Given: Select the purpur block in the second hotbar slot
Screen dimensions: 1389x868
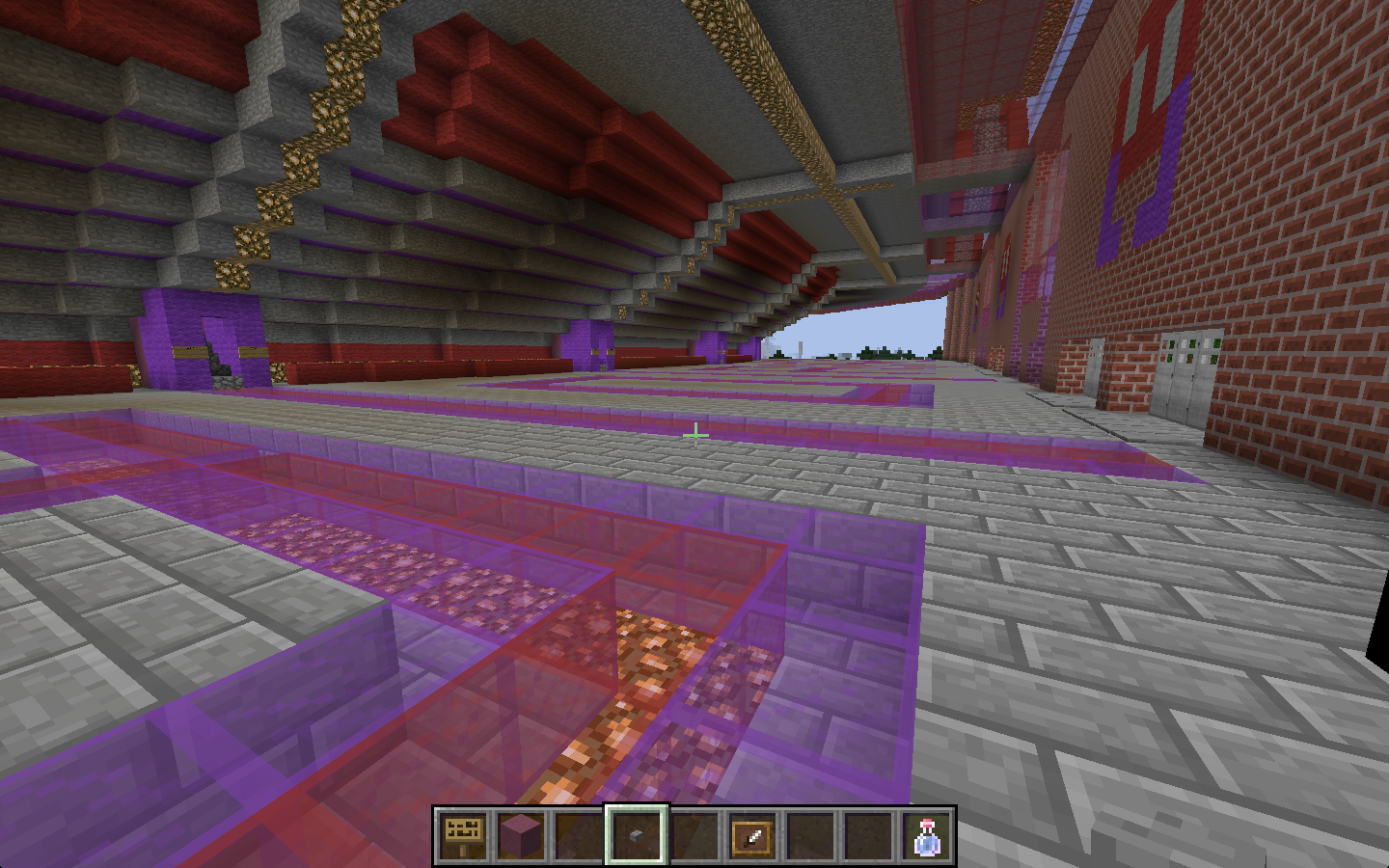Looking at the screenshot, I should (520, 833).
